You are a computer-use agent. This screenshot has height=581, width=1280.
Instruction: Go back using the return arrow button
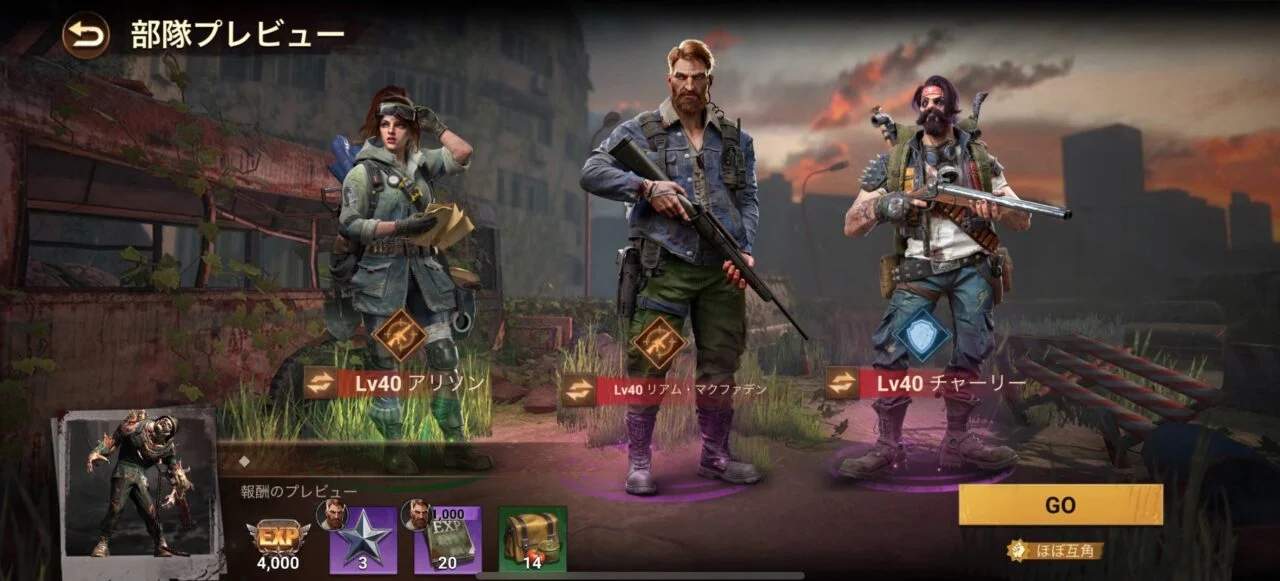point(86,35)
